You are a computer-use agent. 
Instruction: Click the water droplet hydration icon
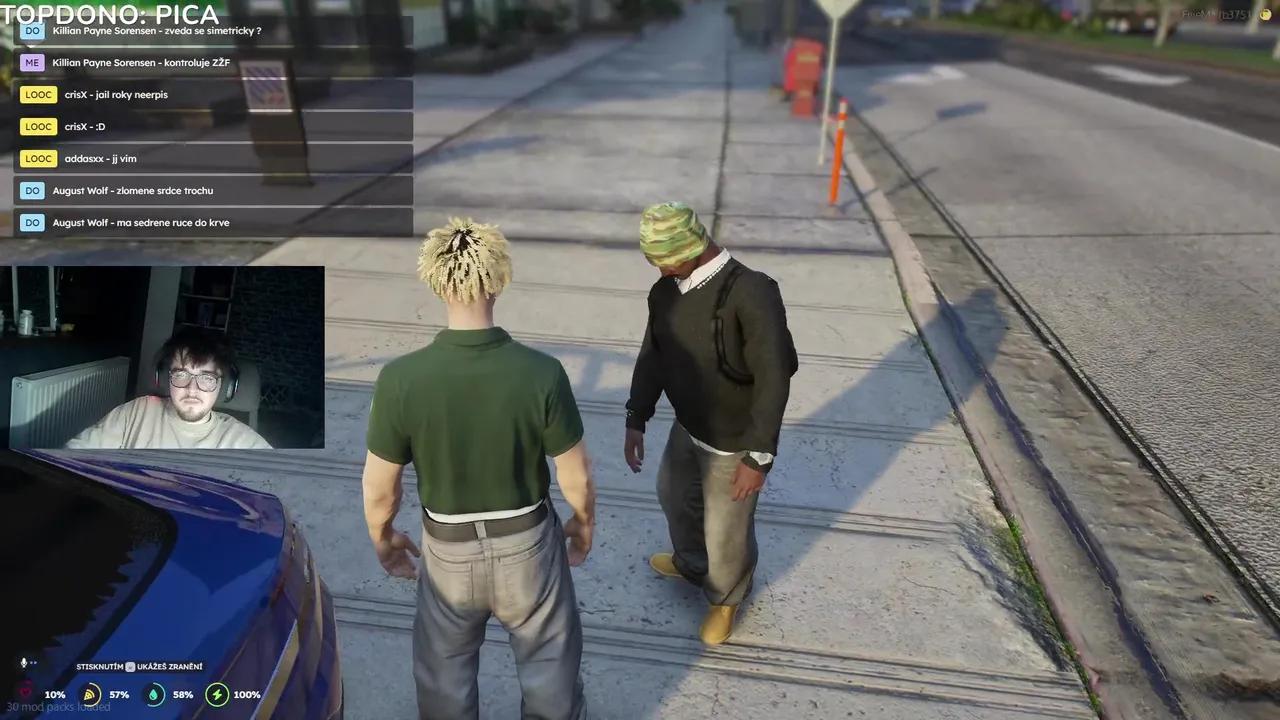click(x=154, y=694)
